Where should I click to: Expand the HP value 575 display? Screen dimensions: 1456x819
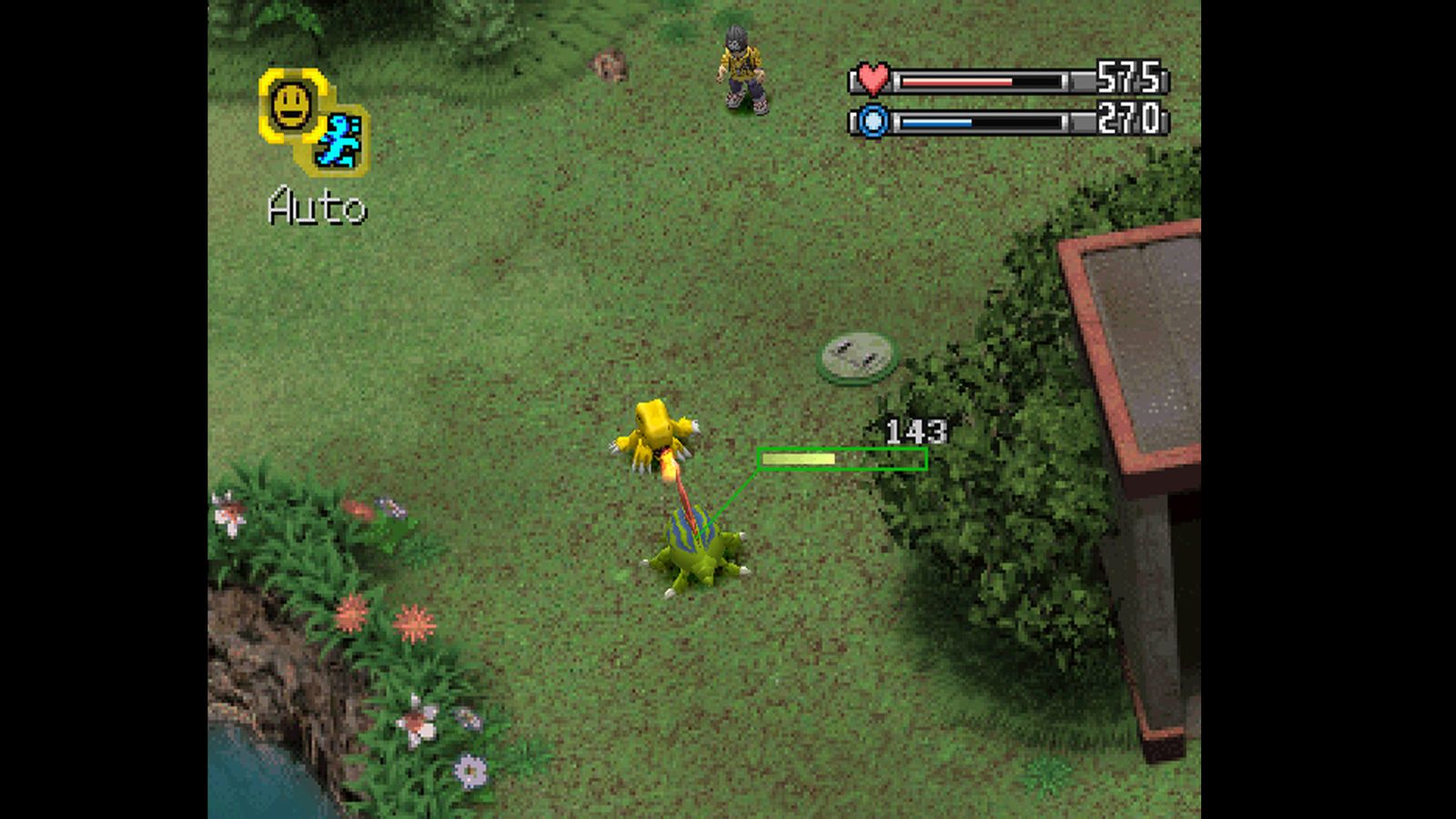click(x=1127, y=80)
